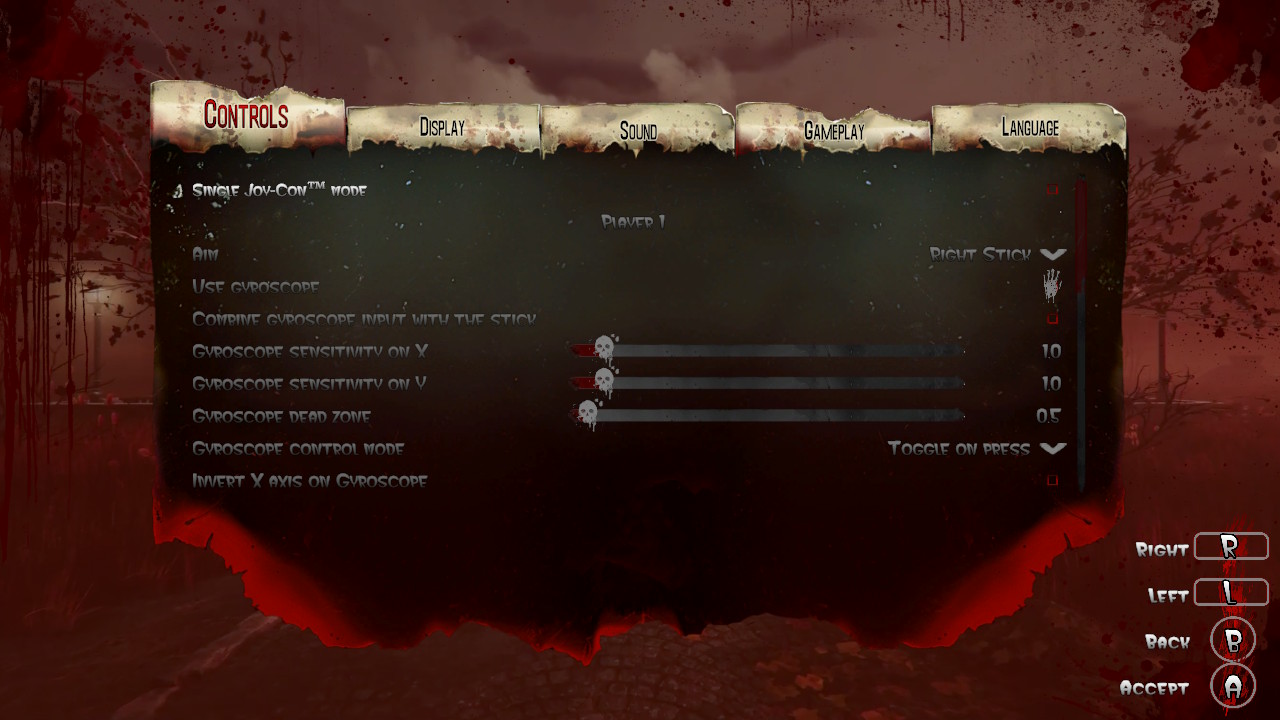Adjust the Gyroscope sensitivity on X slider
The height and width of the screenshot is (720, 1280).
(604, 350)
